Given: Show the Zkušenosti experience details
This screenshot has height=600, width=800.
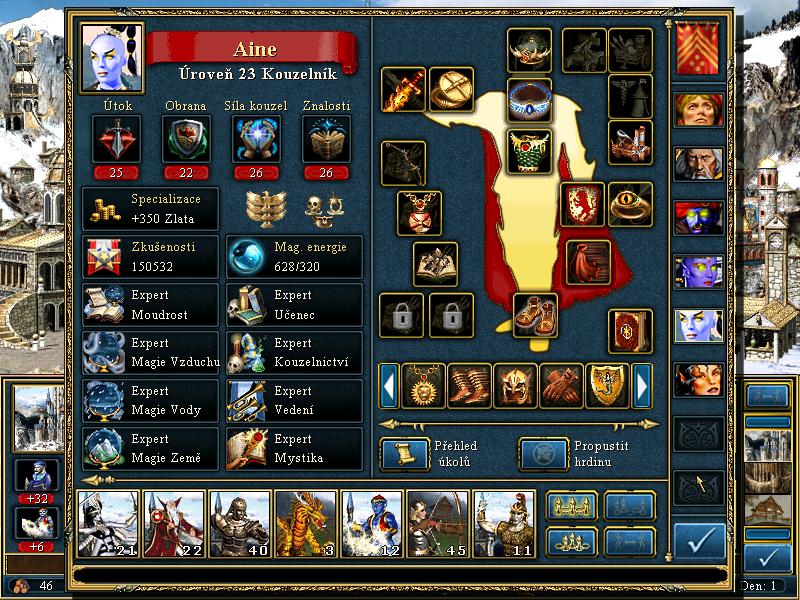Looking at the screenshot, I should point(150,257).
